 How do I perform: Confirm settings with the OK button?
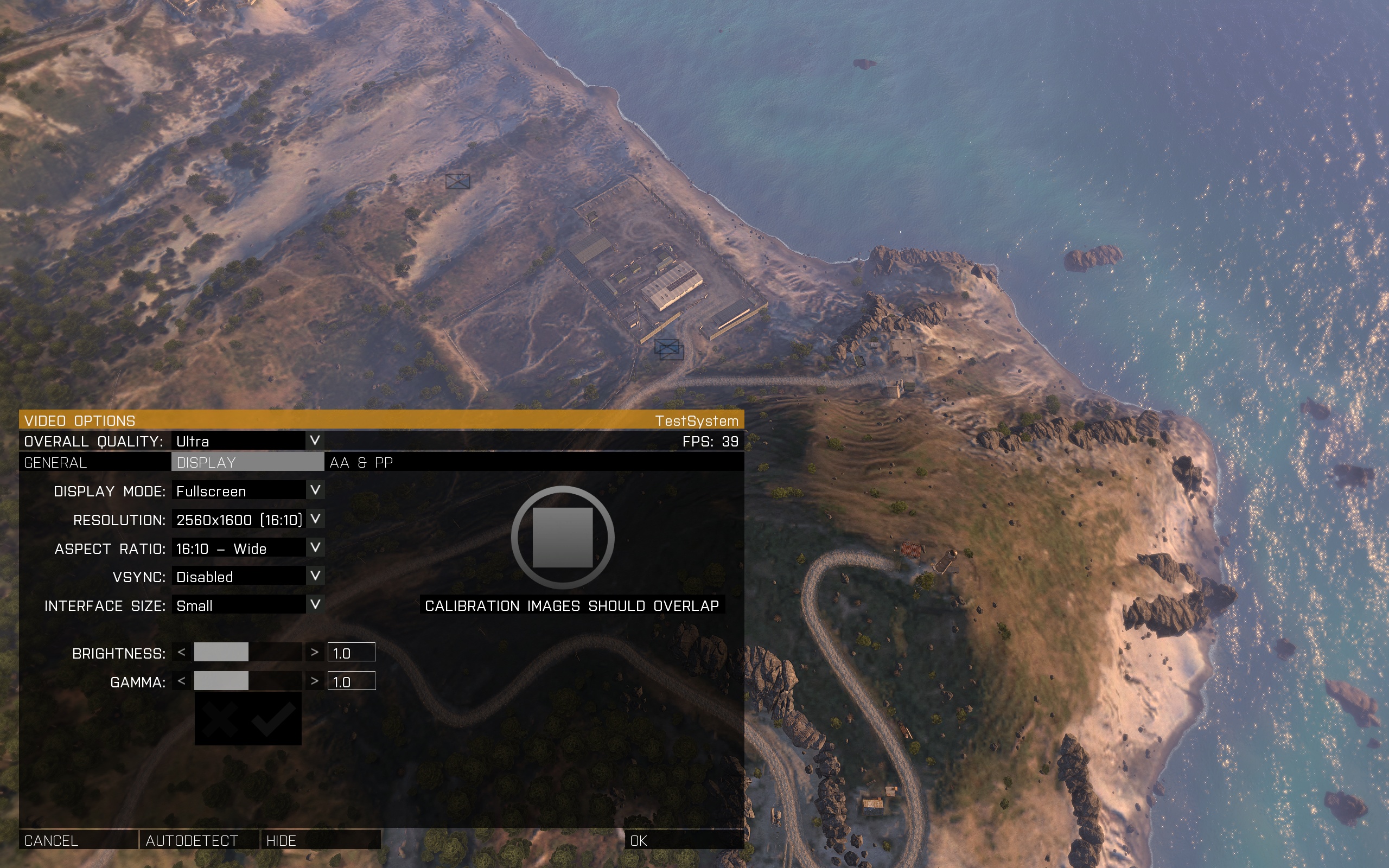click(x=683, y=840)
